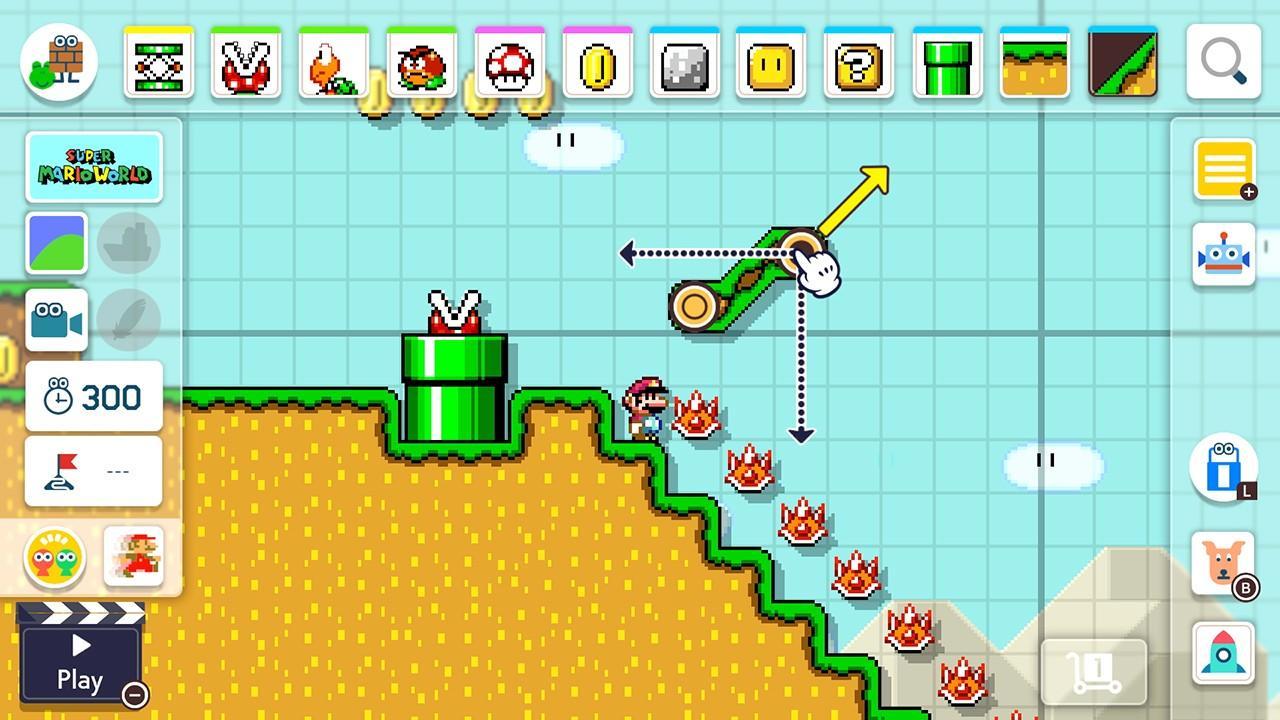Open the course theme background selector
Image resolution: width=1280 pixels, height=720 pixels.
coord(57,243)
